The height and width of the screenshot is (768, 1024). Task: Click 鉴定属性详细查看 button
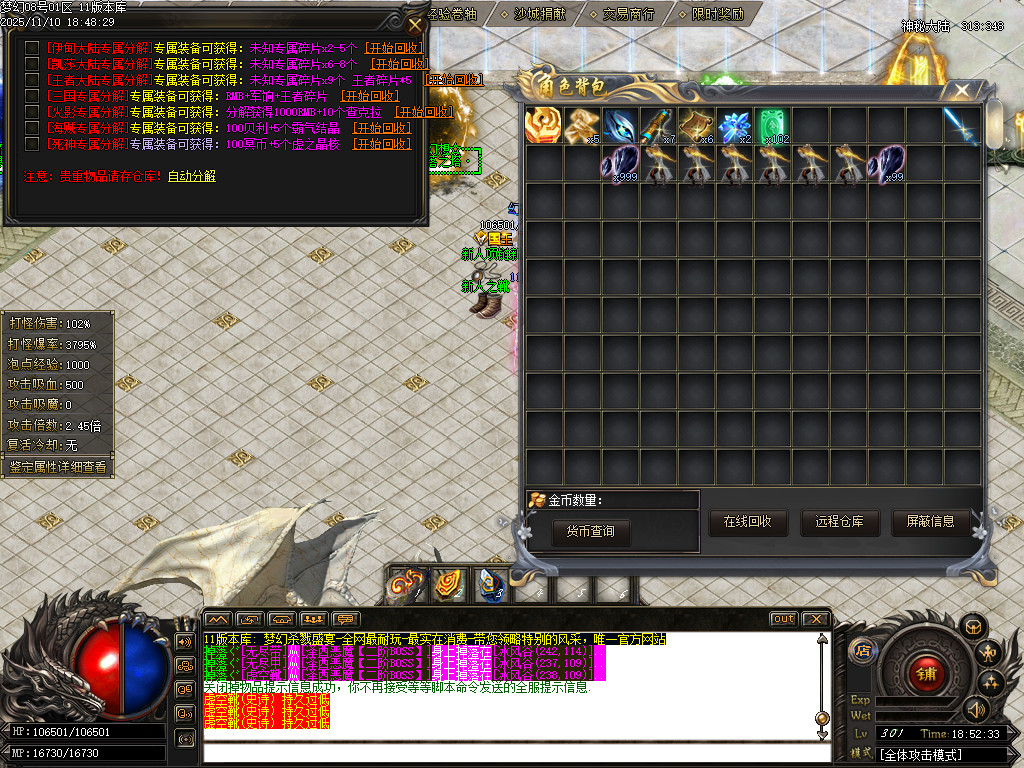[57, 467]
